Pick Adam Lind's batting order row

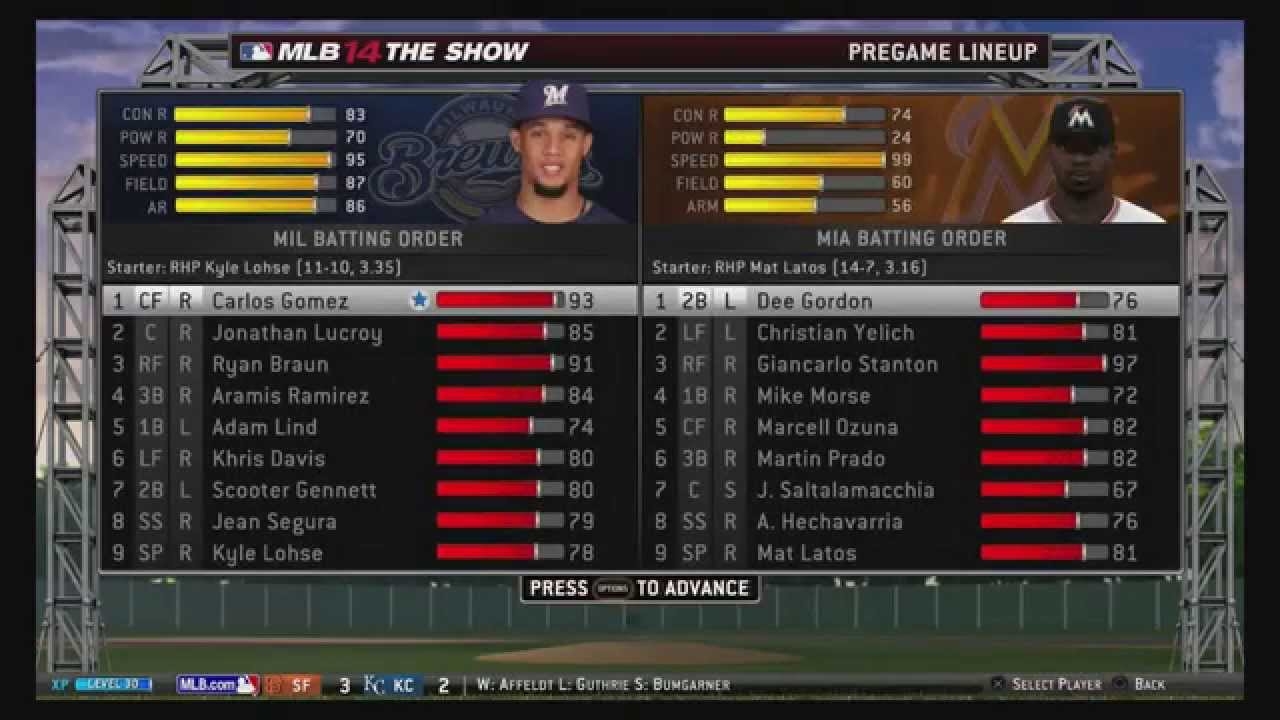[x=264, y=427]
